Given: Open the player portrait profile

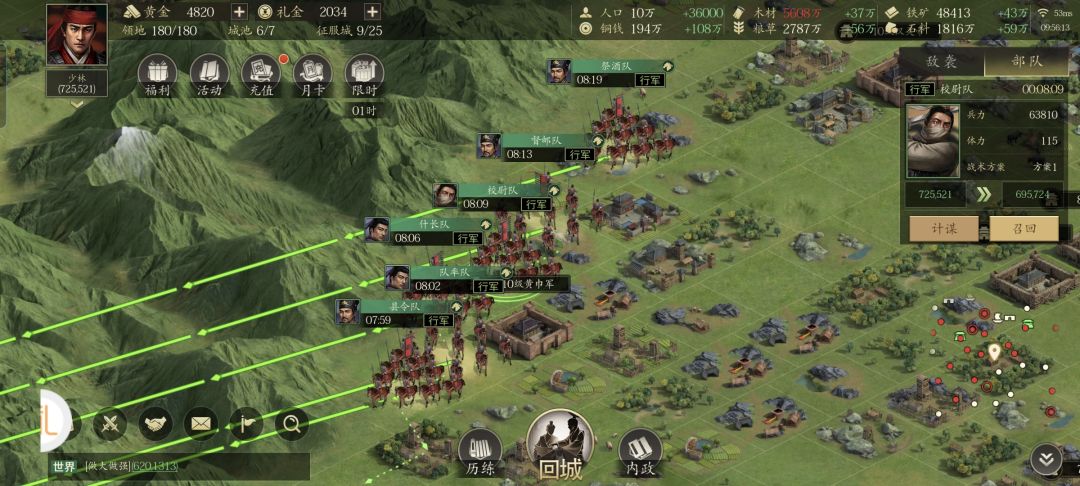Looking at the screenshot, I should [77, 36].
